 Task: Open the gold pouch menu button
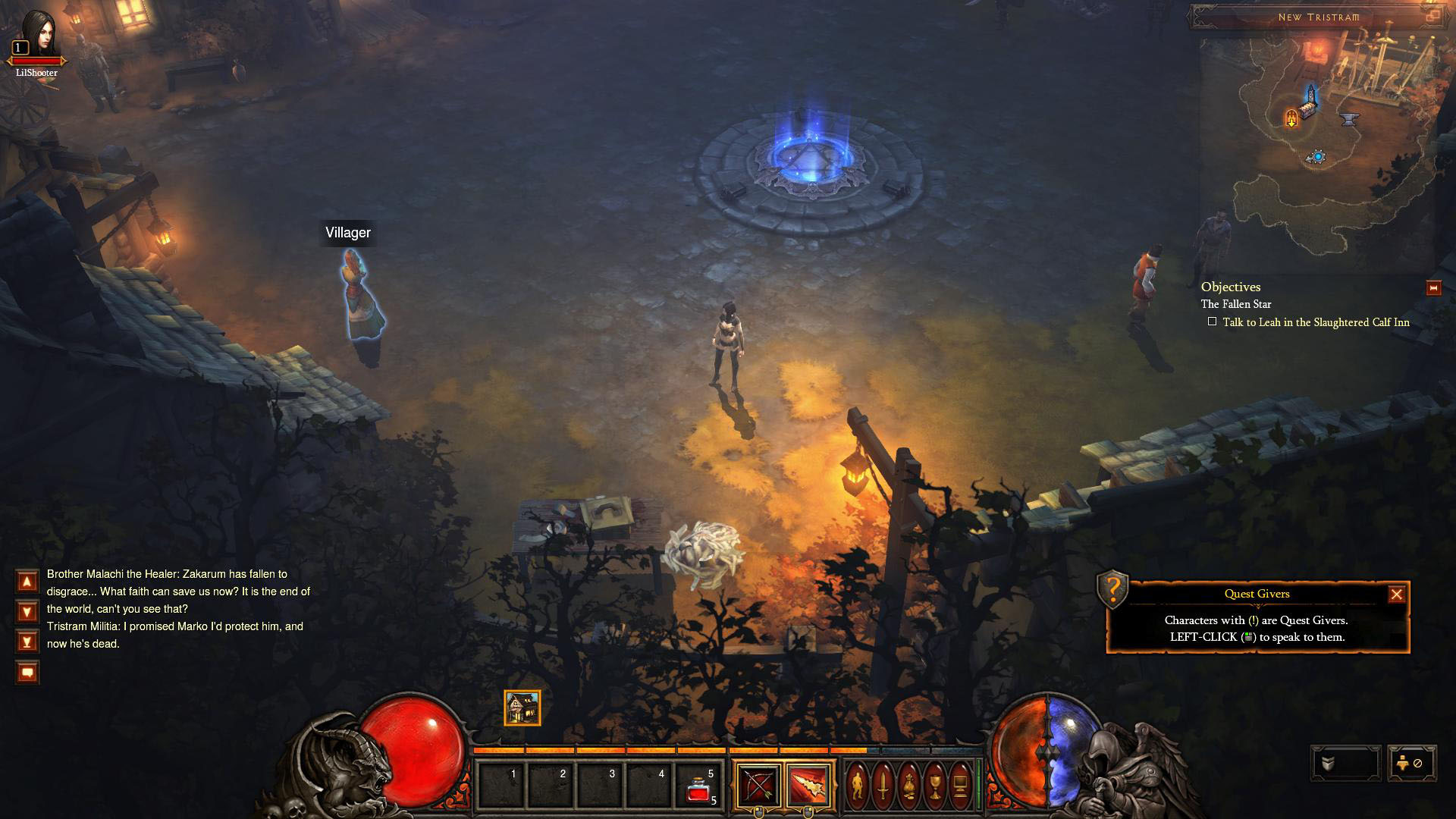pos(909,786)
